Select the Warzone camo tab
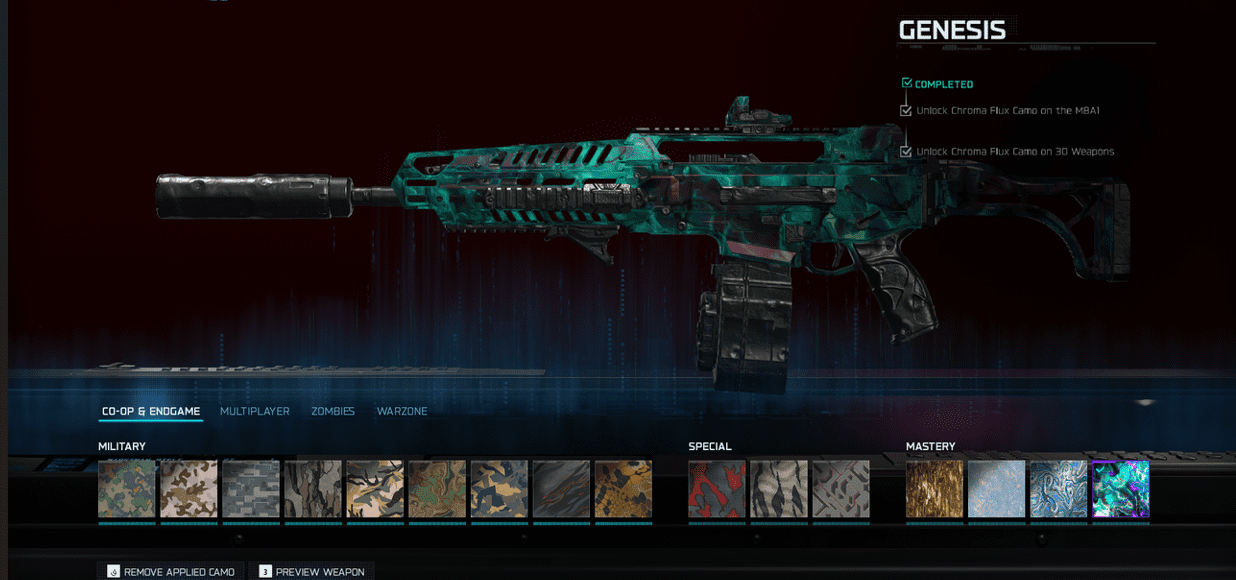The height and width of the screenshot is (580, 1236). click(x=401, y=411)
